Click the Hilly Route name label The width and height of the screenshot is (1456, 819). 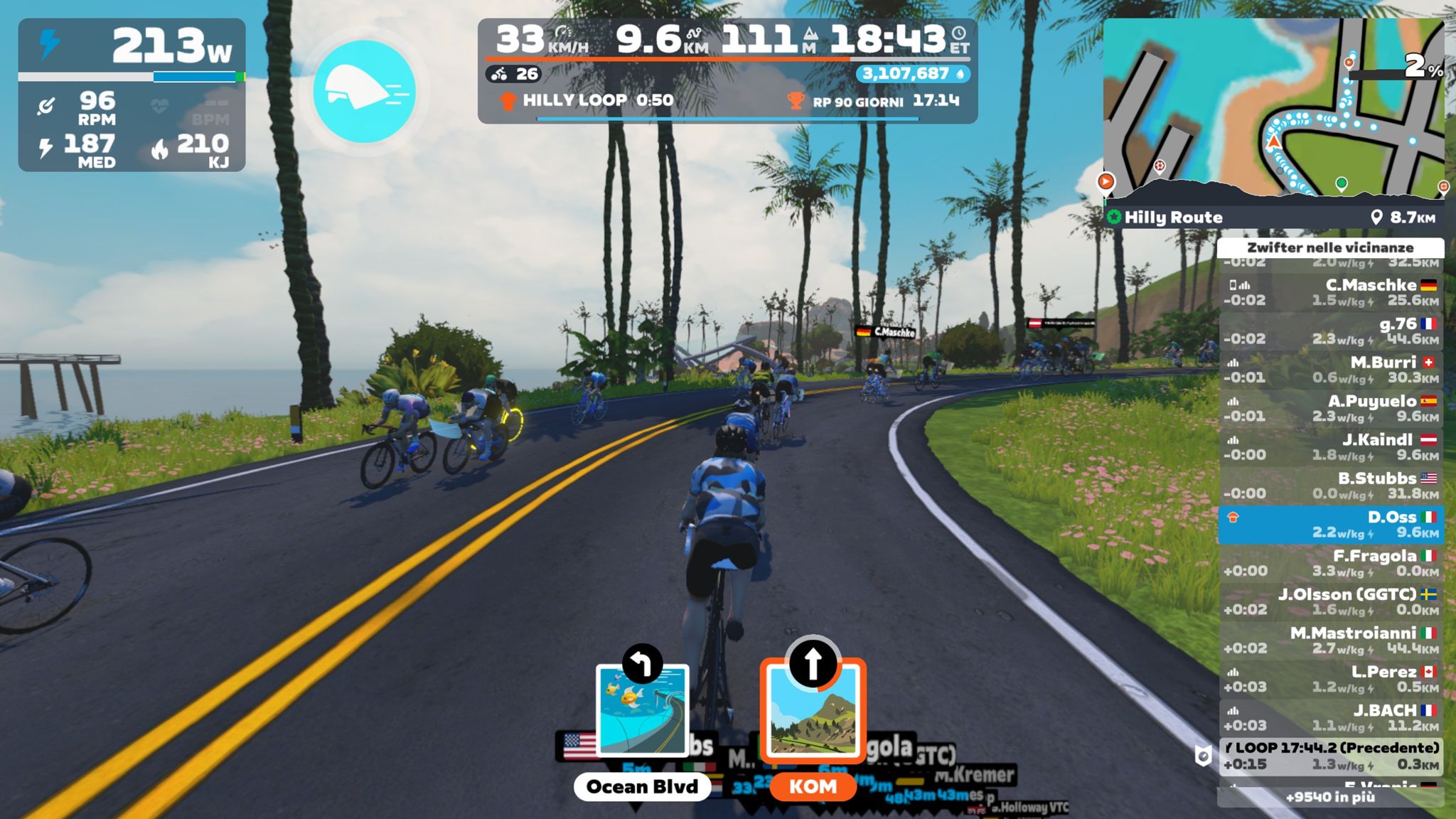click(1173, 218)
